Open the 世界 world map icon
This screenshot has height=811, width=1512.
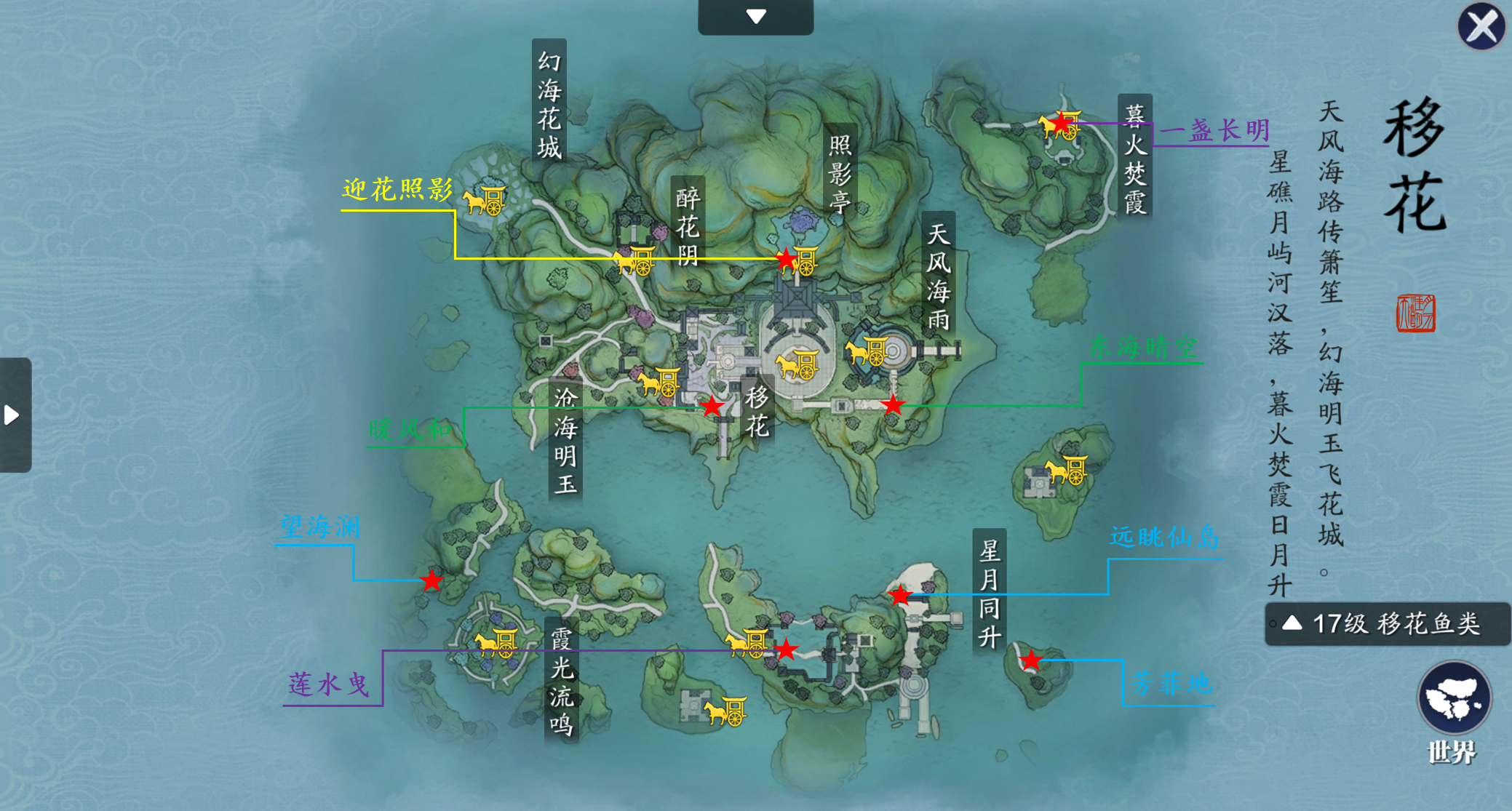pos(1455,698)
